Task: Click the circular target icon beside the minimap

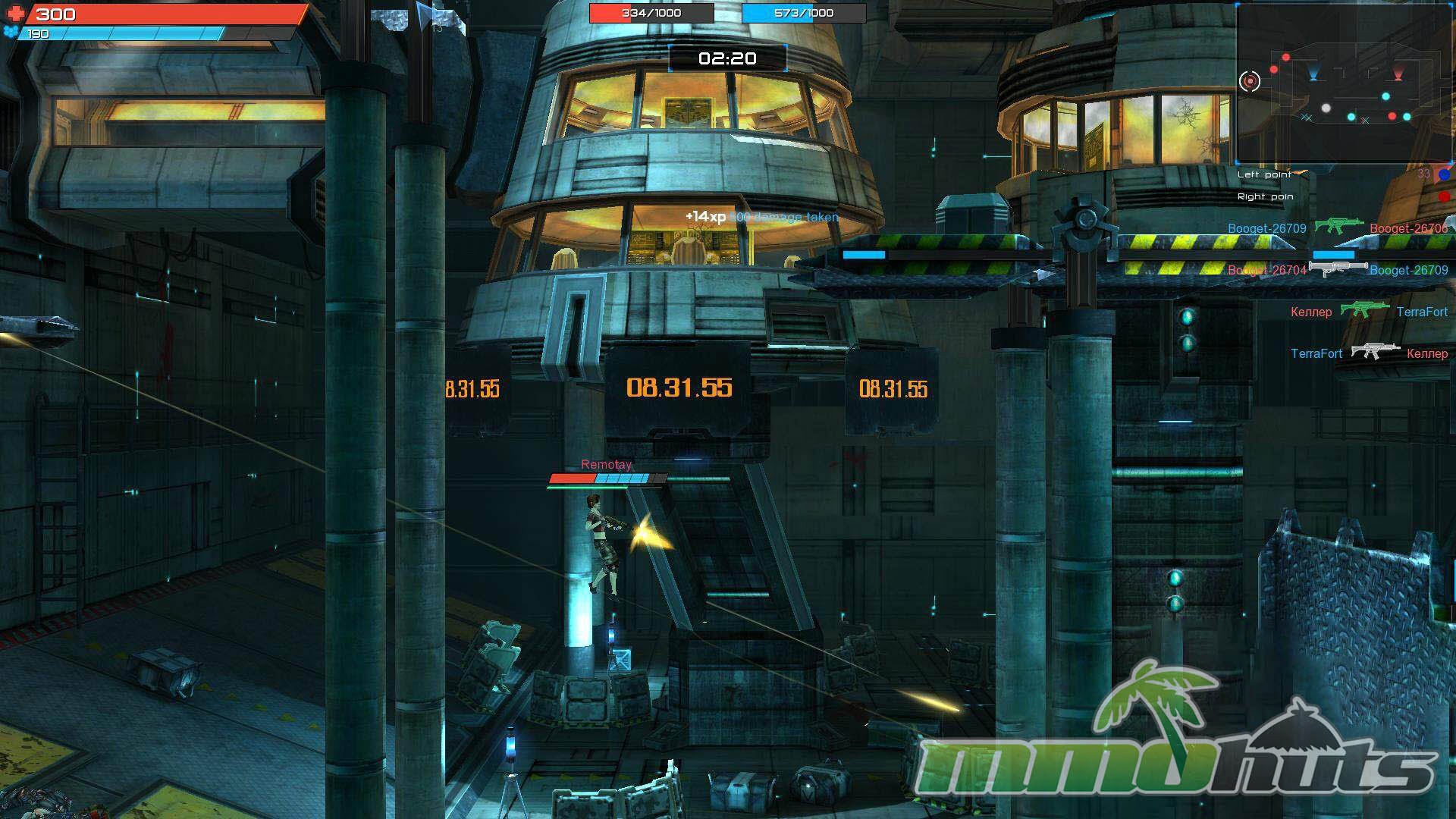Action: pyautogui.click(x=1249, y=80)
